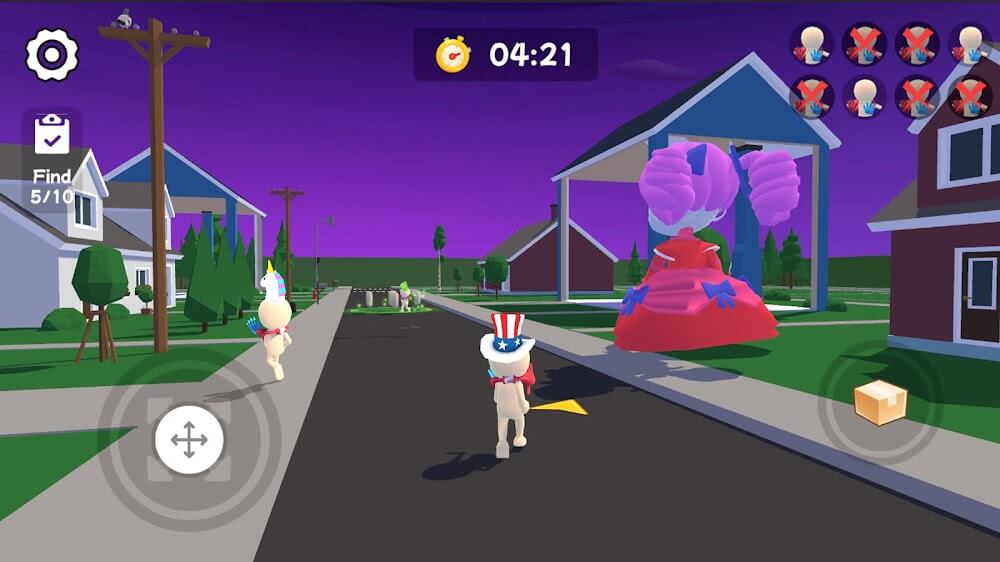Open the Find 5/10 task checklist

[x=52, y=158]
